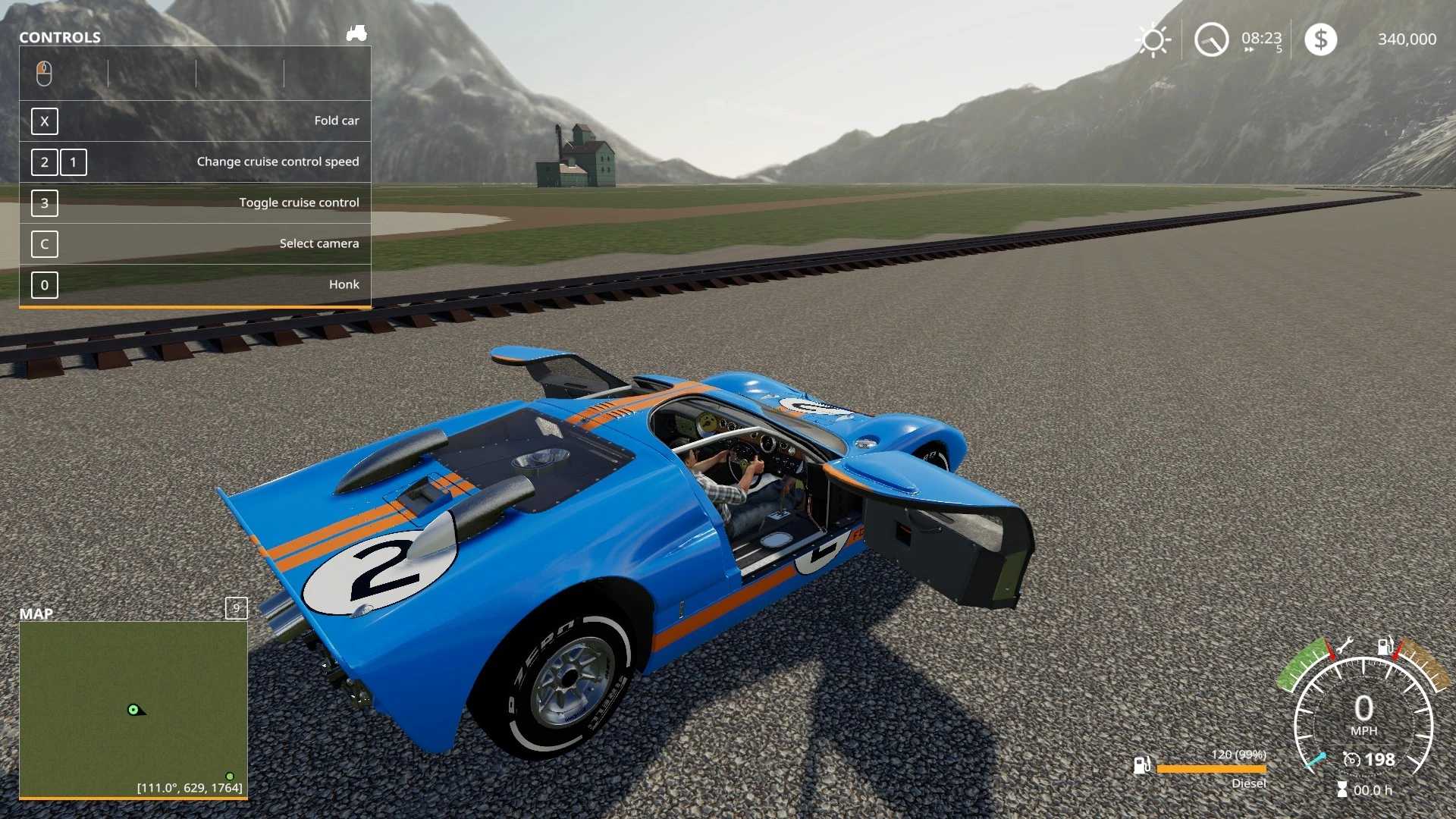Image resolution: width=1456 pixels, height=819 pixels.
Task: Open the dollar money icon
Action: [1320, 39]
